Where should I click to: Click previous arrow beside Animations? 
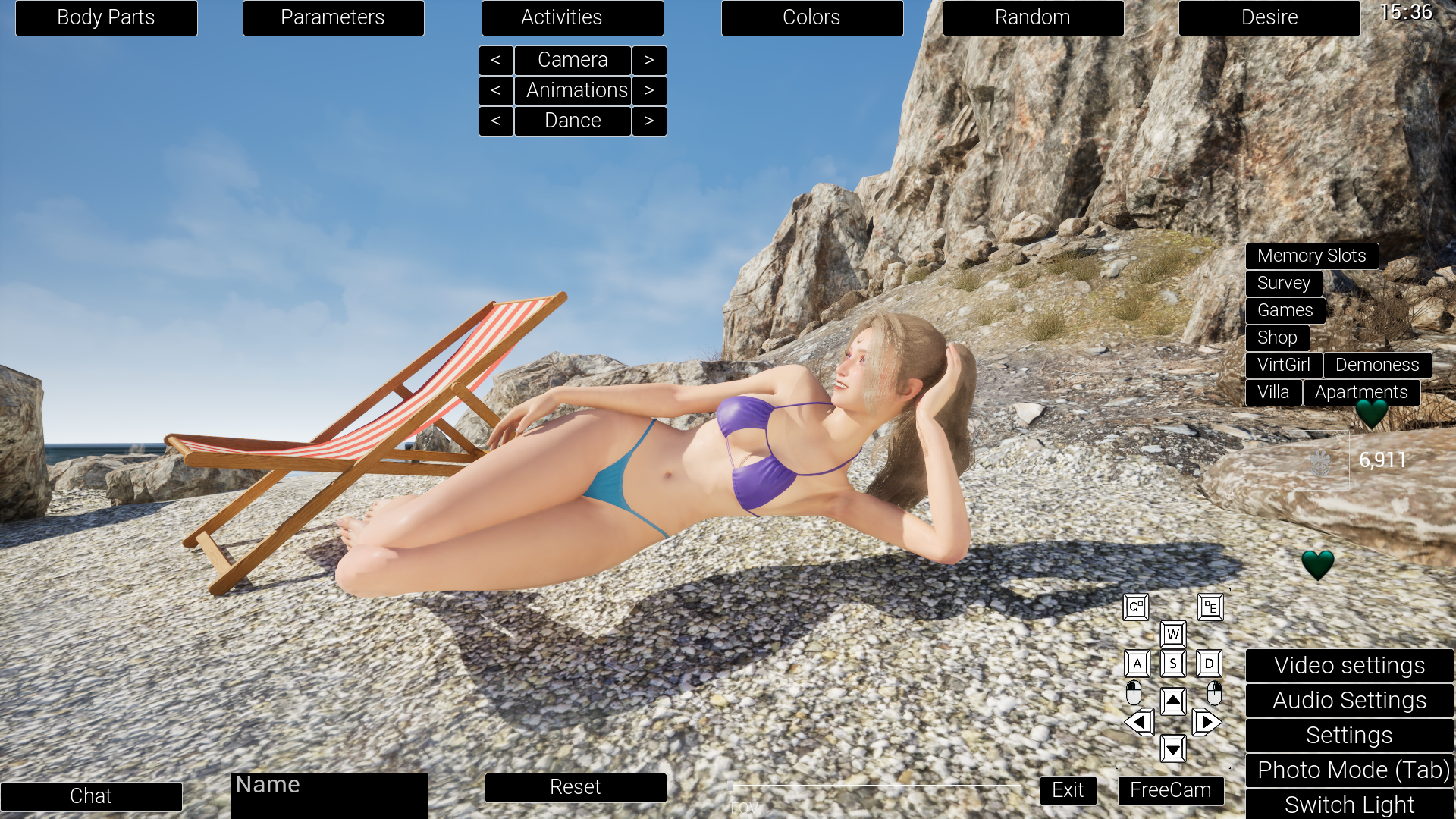(x=497, y=90)
